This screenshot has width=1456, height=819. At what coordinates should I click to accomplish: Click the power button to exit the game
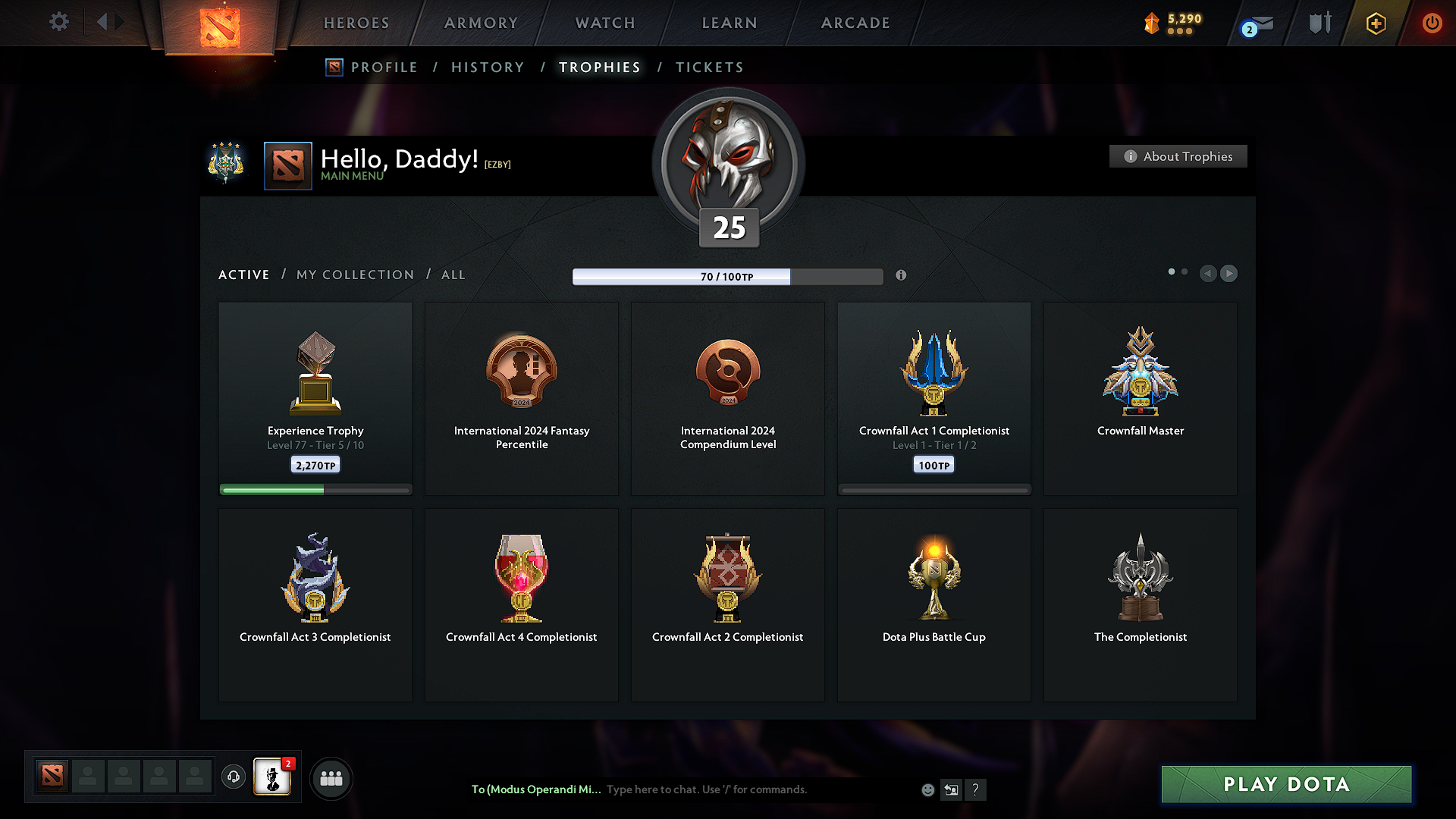(1432, 23)
